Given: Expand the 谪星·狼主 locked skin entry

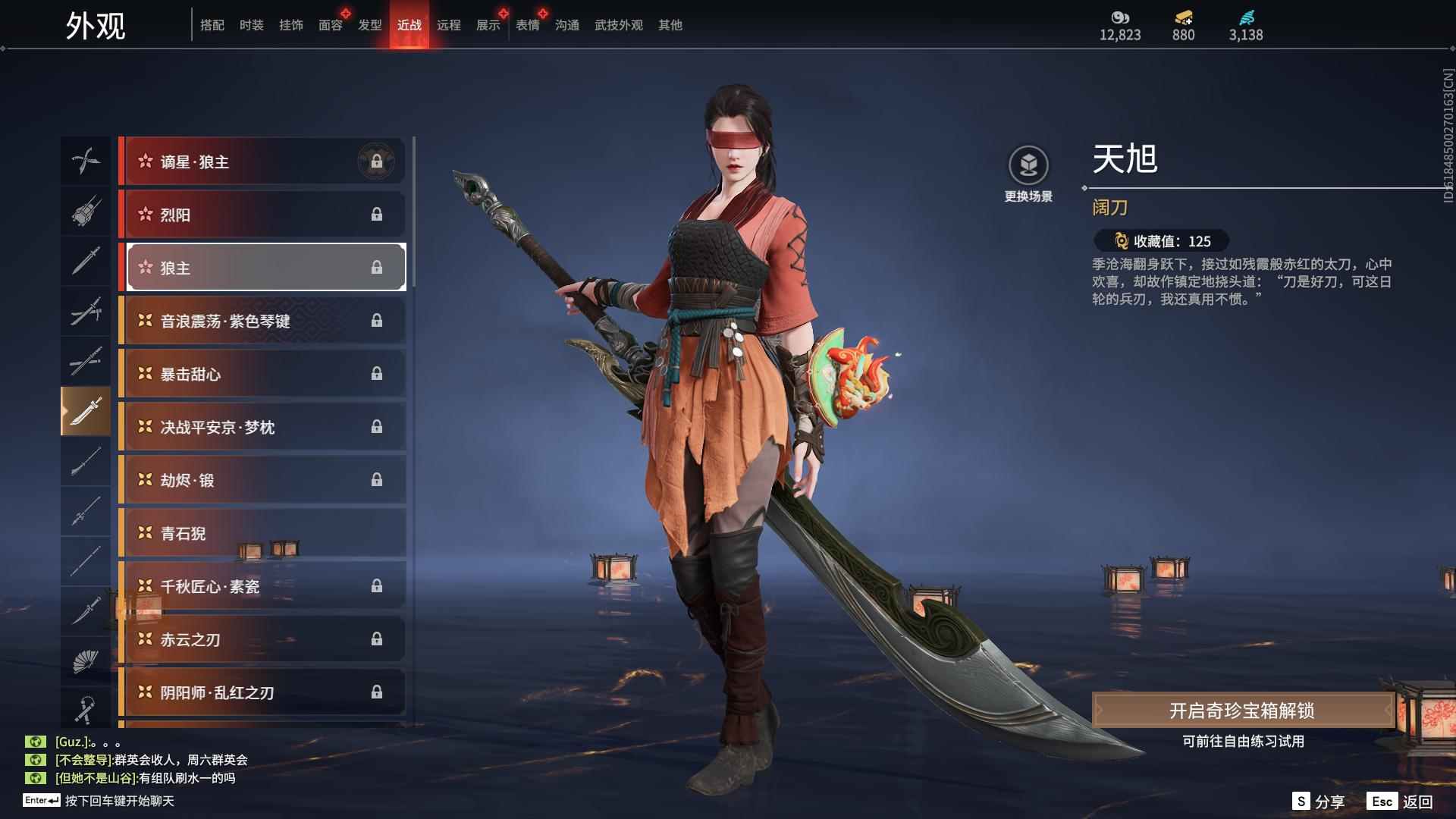Looking at the screenshot, I should 262,161.
